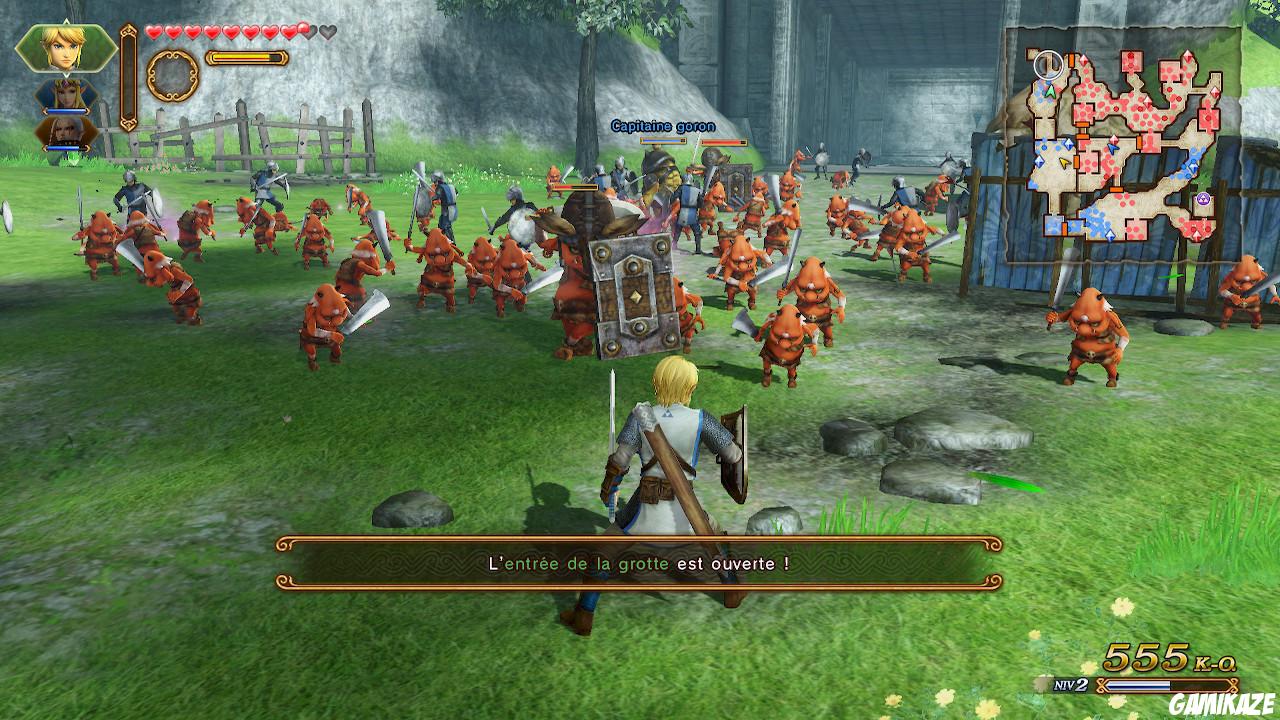This screenshot has height=720, width=1280.
Task: Toggle the vertical special attack gauge
Action: tap(128, 76)
